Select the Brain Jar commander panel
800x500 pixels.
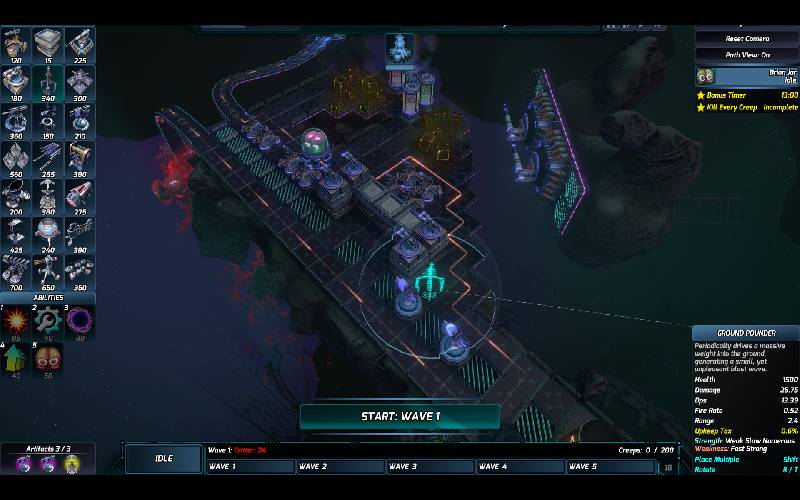pyautogui.click(x=747, y=76)
